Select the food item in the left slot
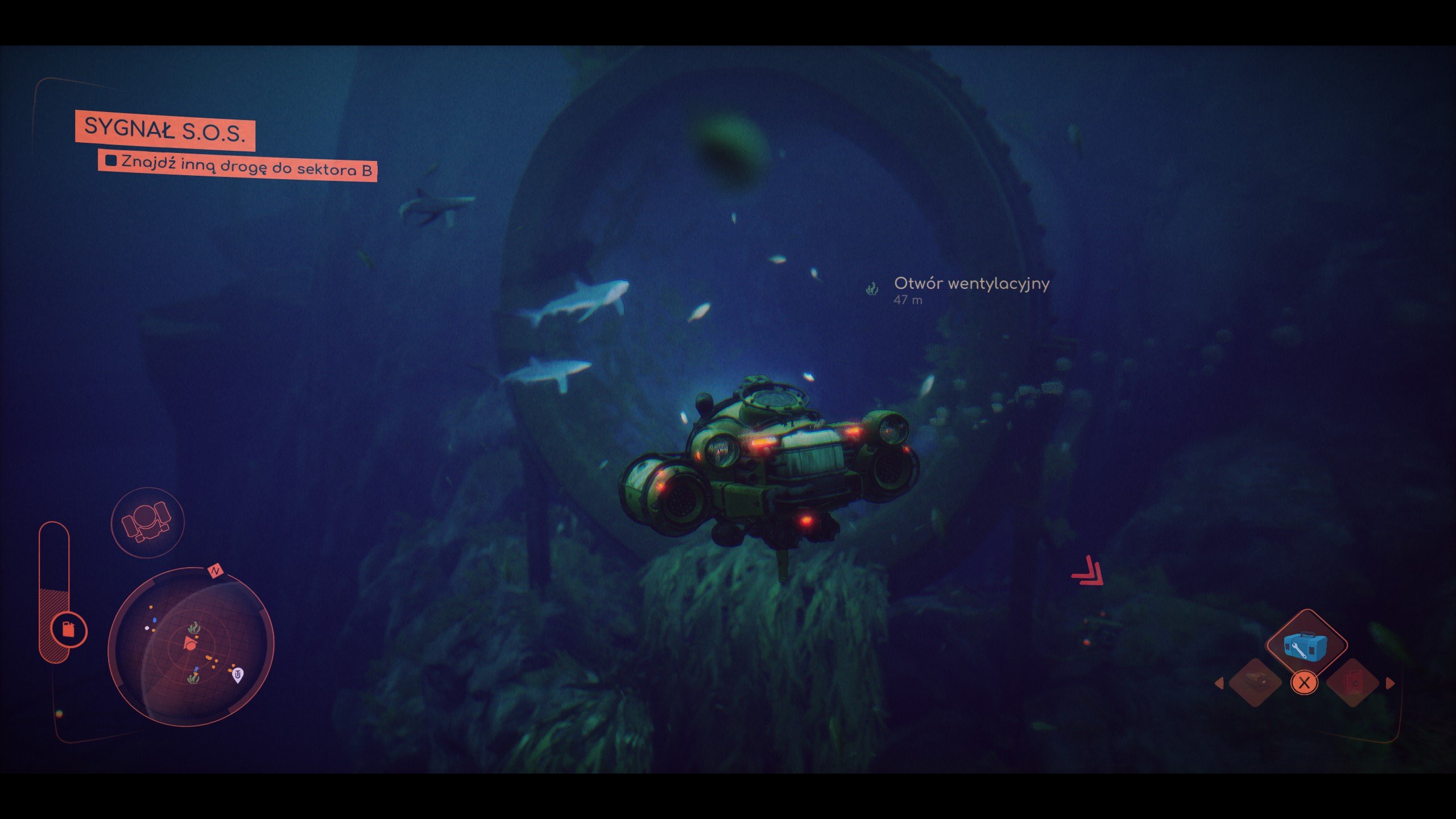The width and height of the screenshot is (1456, 819). [x=1255, y=683]
